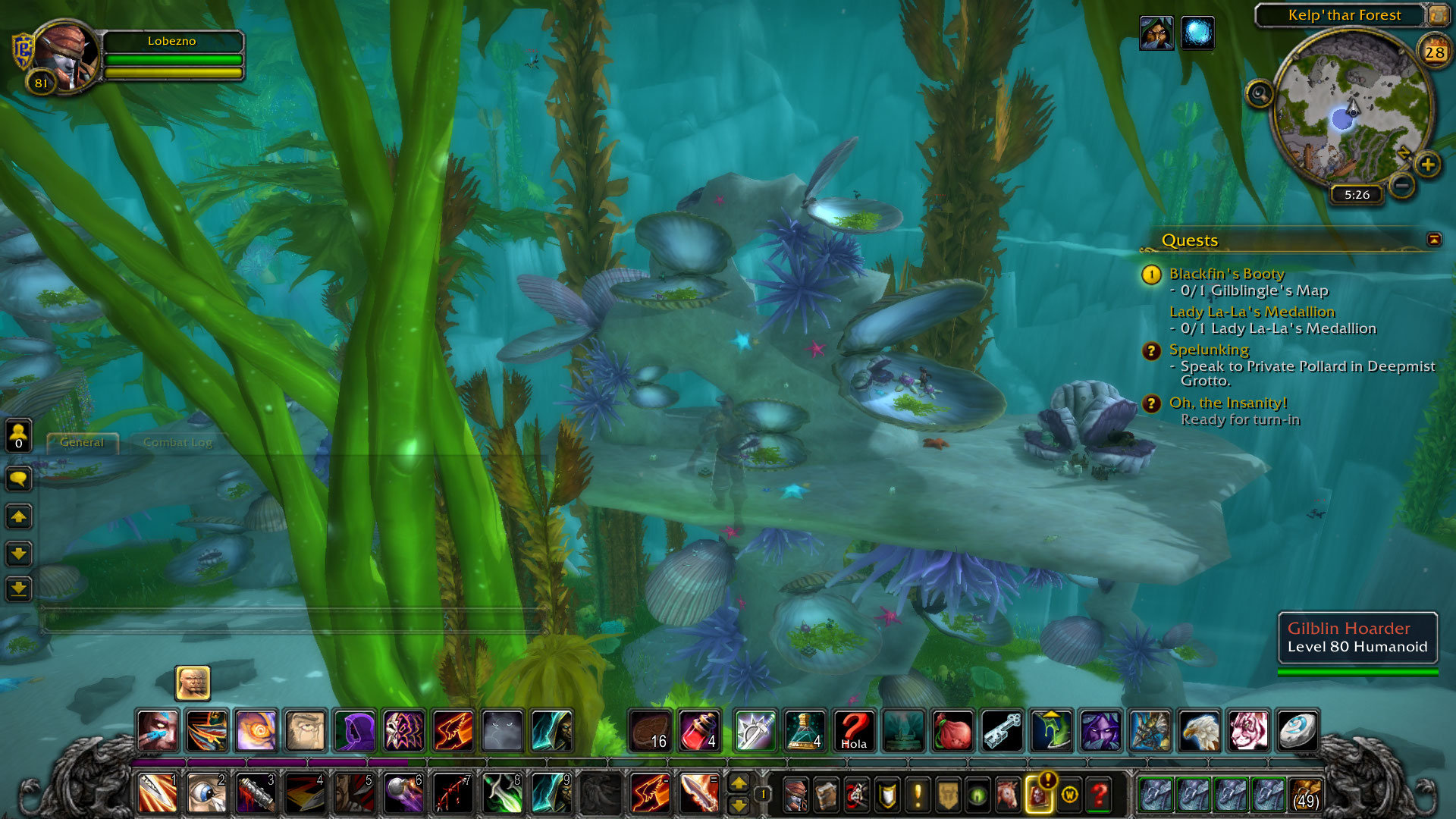The width and height of the screenshot is (1456, 819).
Task: Open the Spelunking quest entry
Action: [1209, 350]
